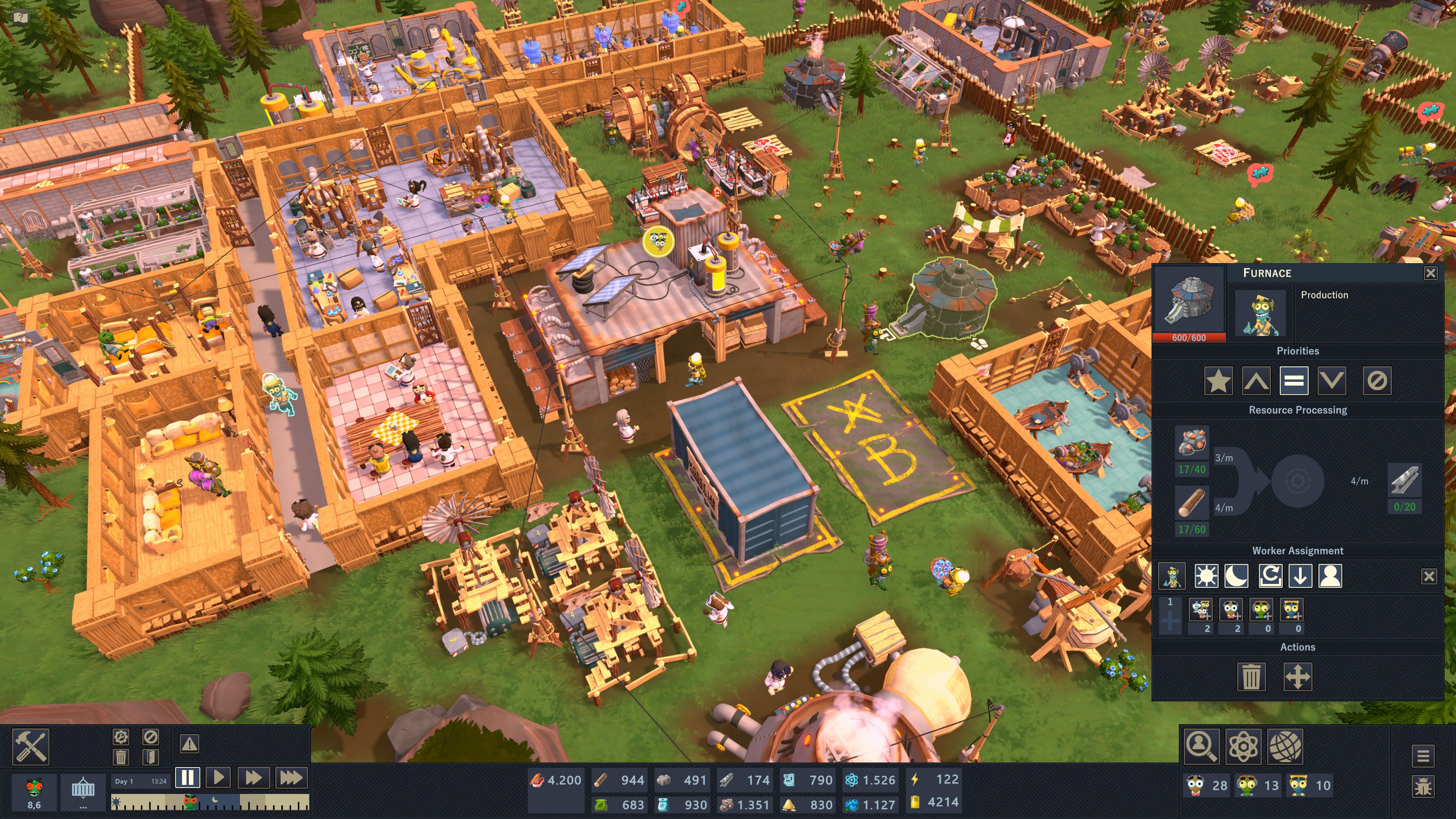Open the world map globe

pyautogui.click(x=1285, y=746)
